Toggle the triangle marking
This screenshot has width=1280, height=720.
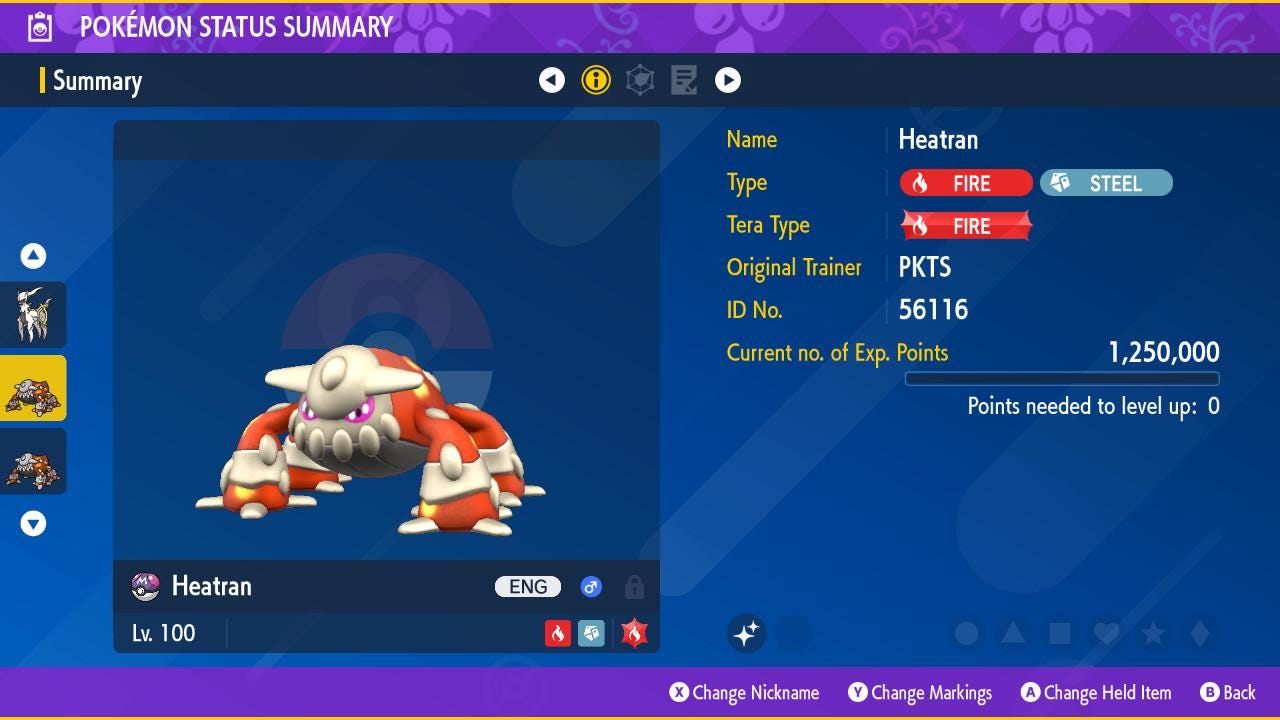coord(1013,633)
